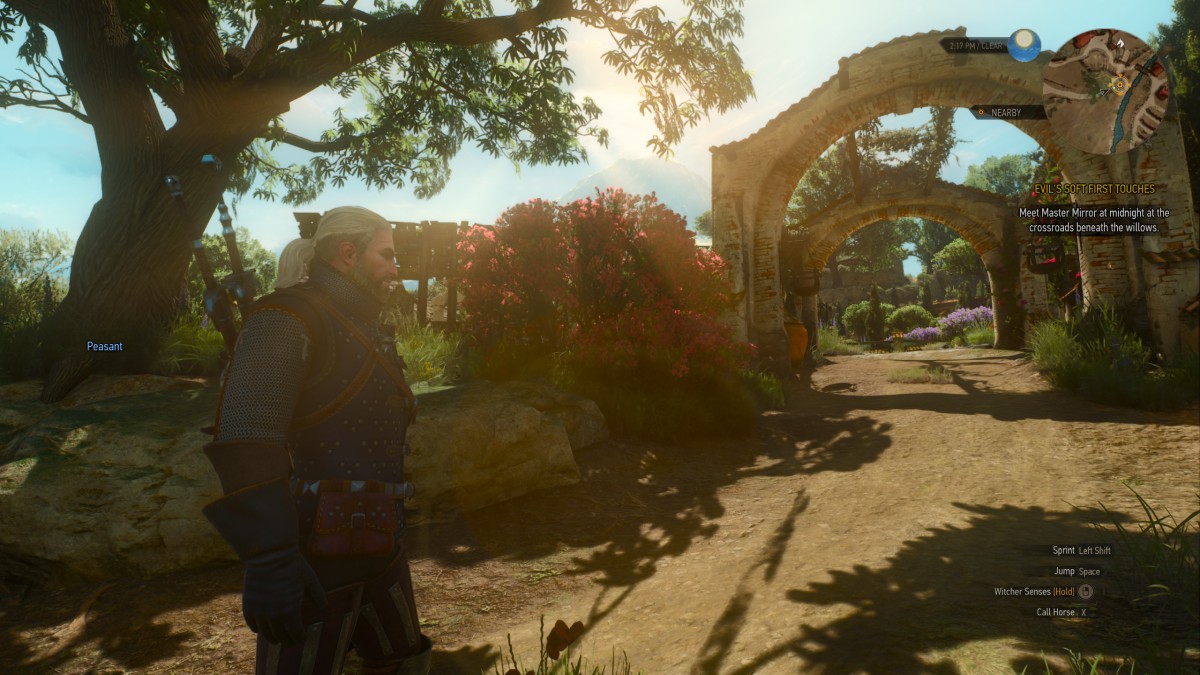1200x675 pixels.
Task: Click the Meet Master Mirror objective text
Action: (1094, 220)
